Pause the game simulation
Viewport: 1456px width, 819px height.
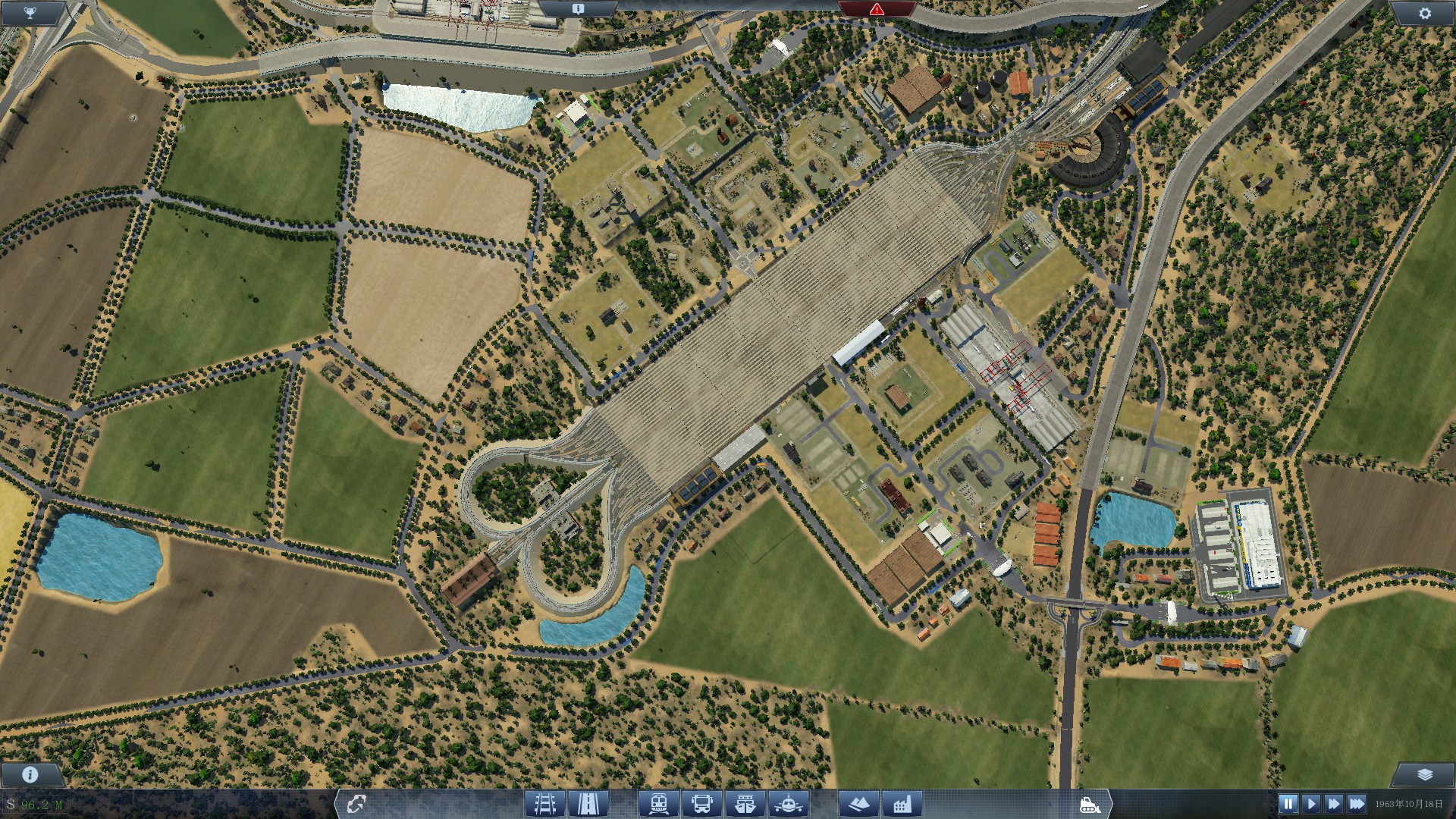[1287, 803]
